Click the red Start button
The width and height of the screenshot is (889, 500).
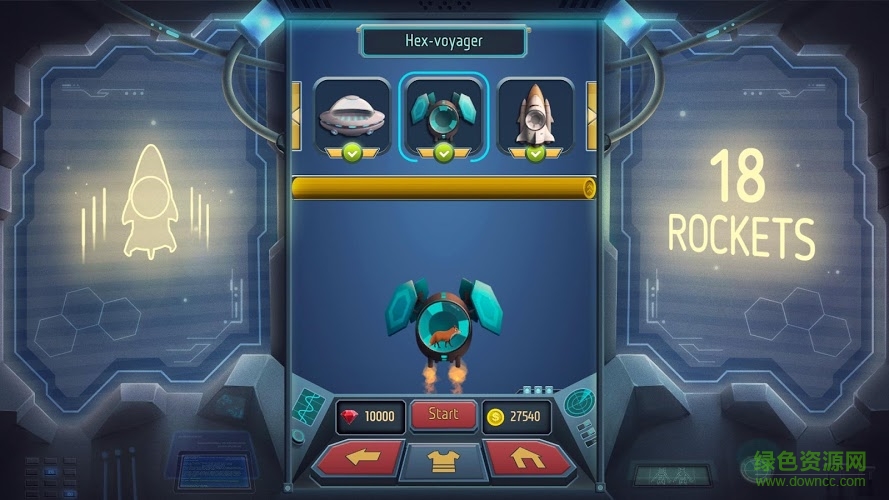443,415
